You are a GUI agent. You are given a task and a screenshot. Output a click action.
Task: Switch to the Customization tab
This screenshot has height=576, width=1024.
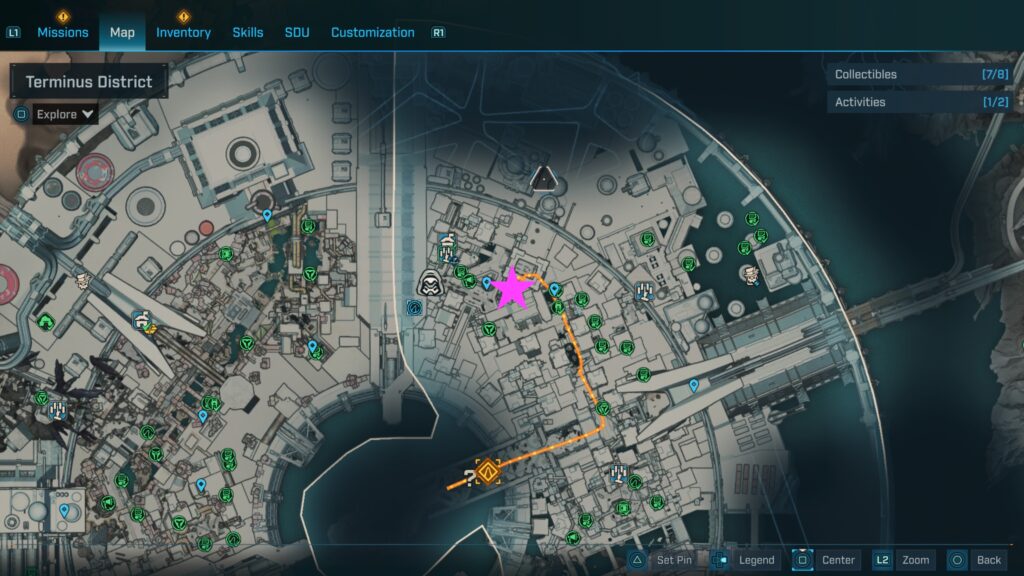372,32
